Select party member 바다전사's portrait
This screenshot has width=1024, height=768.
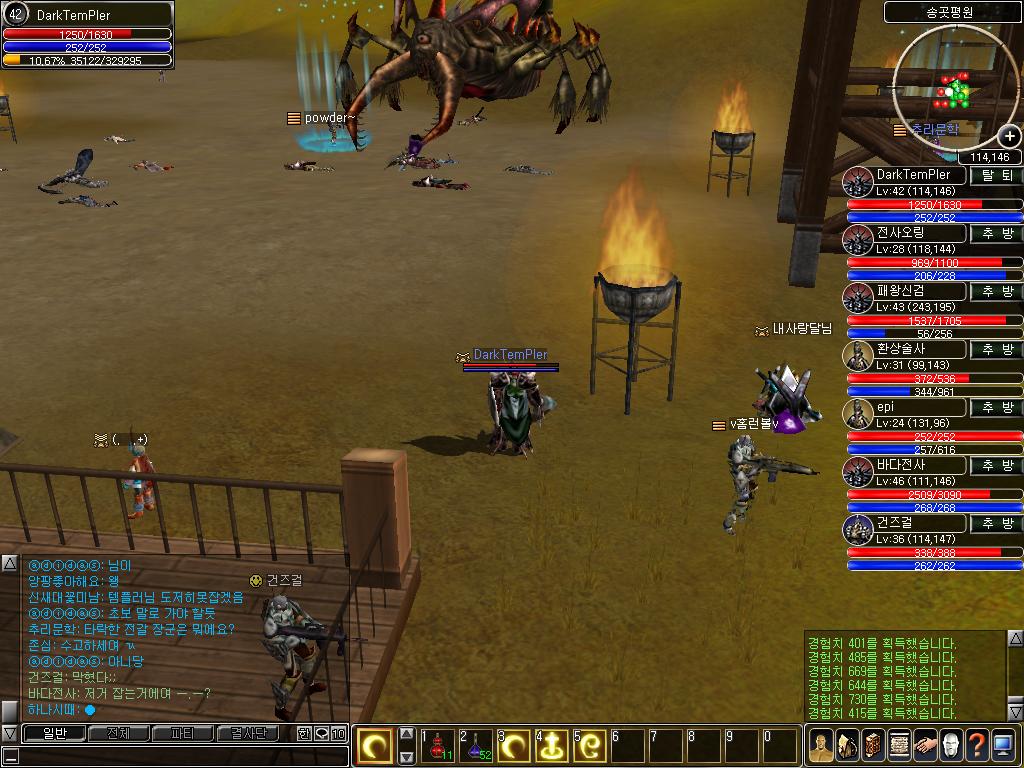(859, 472)
